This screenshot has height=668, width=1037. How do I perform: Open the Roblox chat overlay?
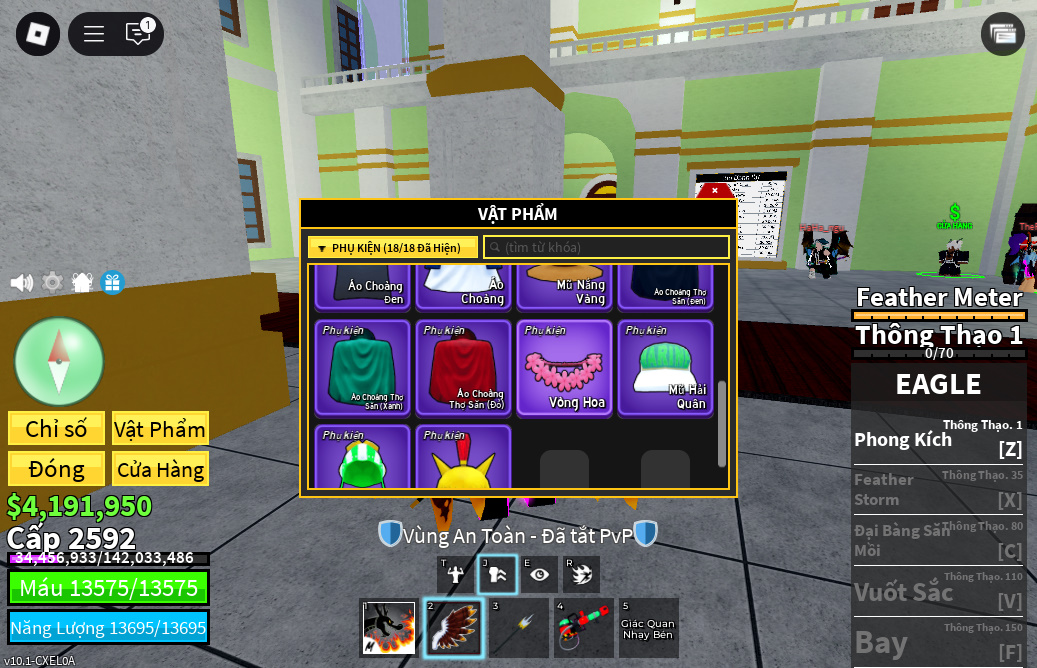pos(138,33)
